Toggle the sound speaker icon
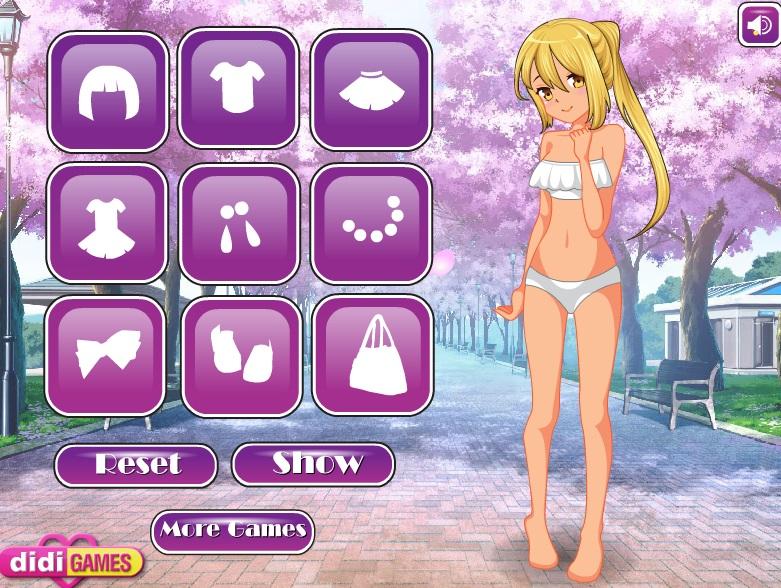781x588 pixels. 758,25
